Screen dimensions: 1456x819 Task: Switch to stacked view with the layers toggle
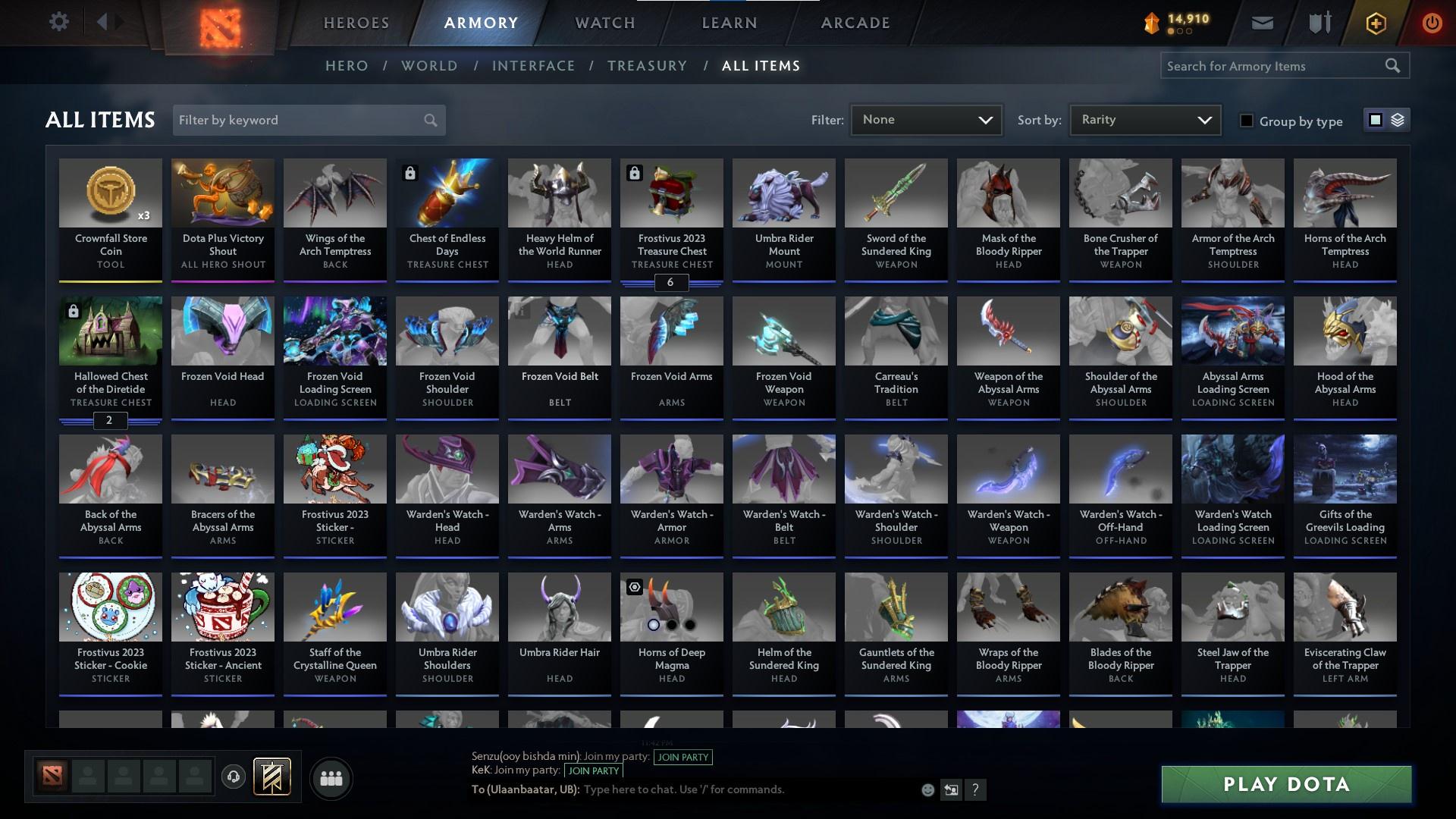[x=1398, y=120]
